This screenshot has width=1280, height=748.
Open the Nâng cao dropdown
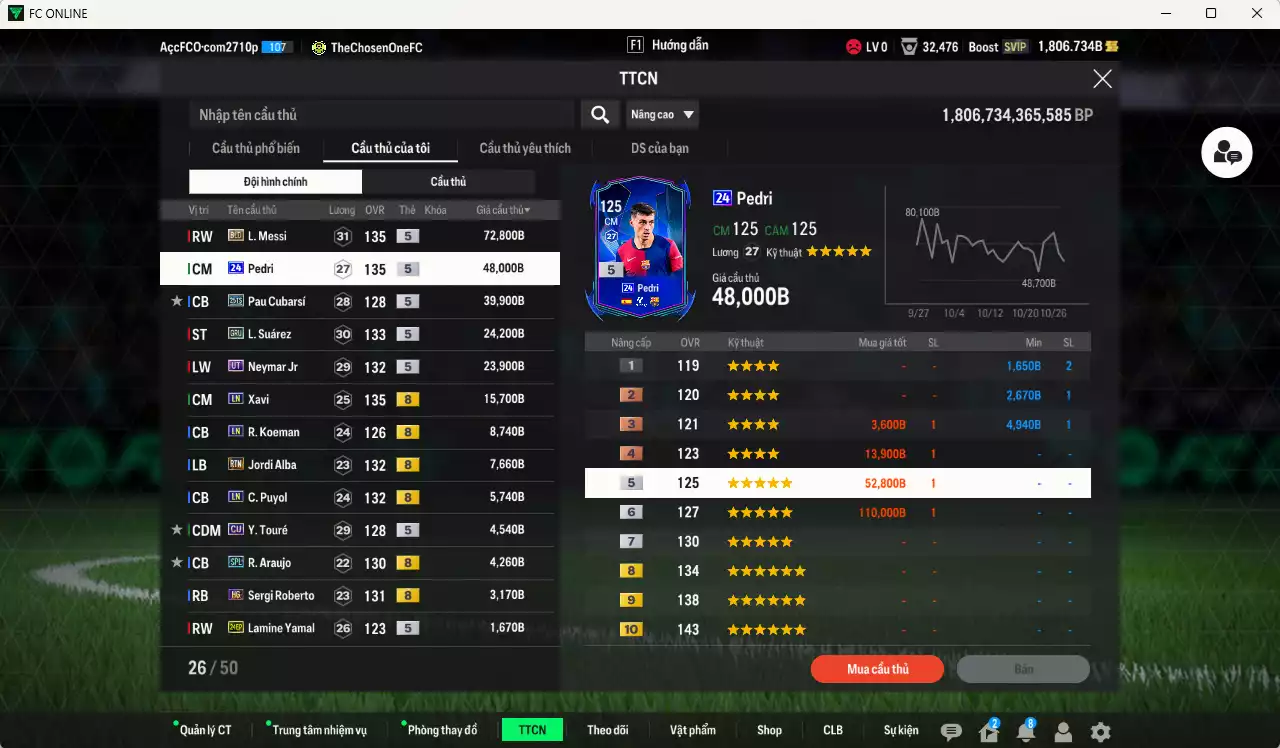662,114
